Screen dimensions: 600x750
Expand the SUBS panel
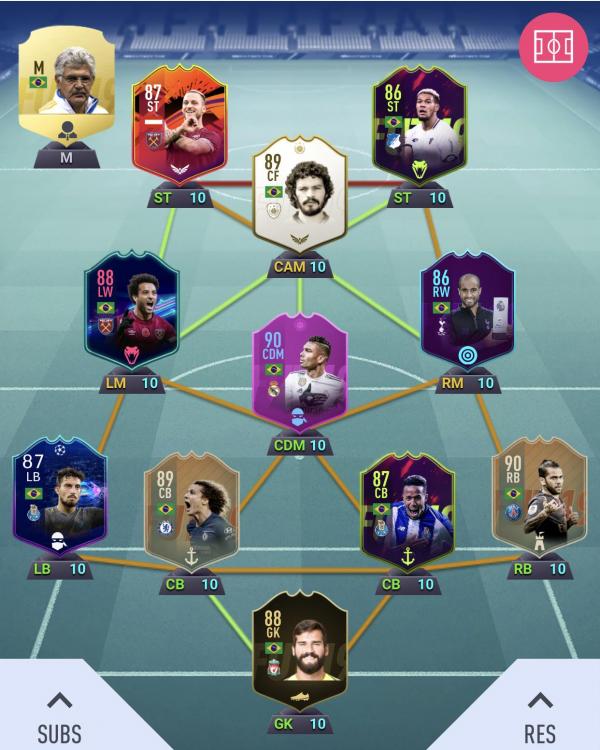tap(59, 714)
